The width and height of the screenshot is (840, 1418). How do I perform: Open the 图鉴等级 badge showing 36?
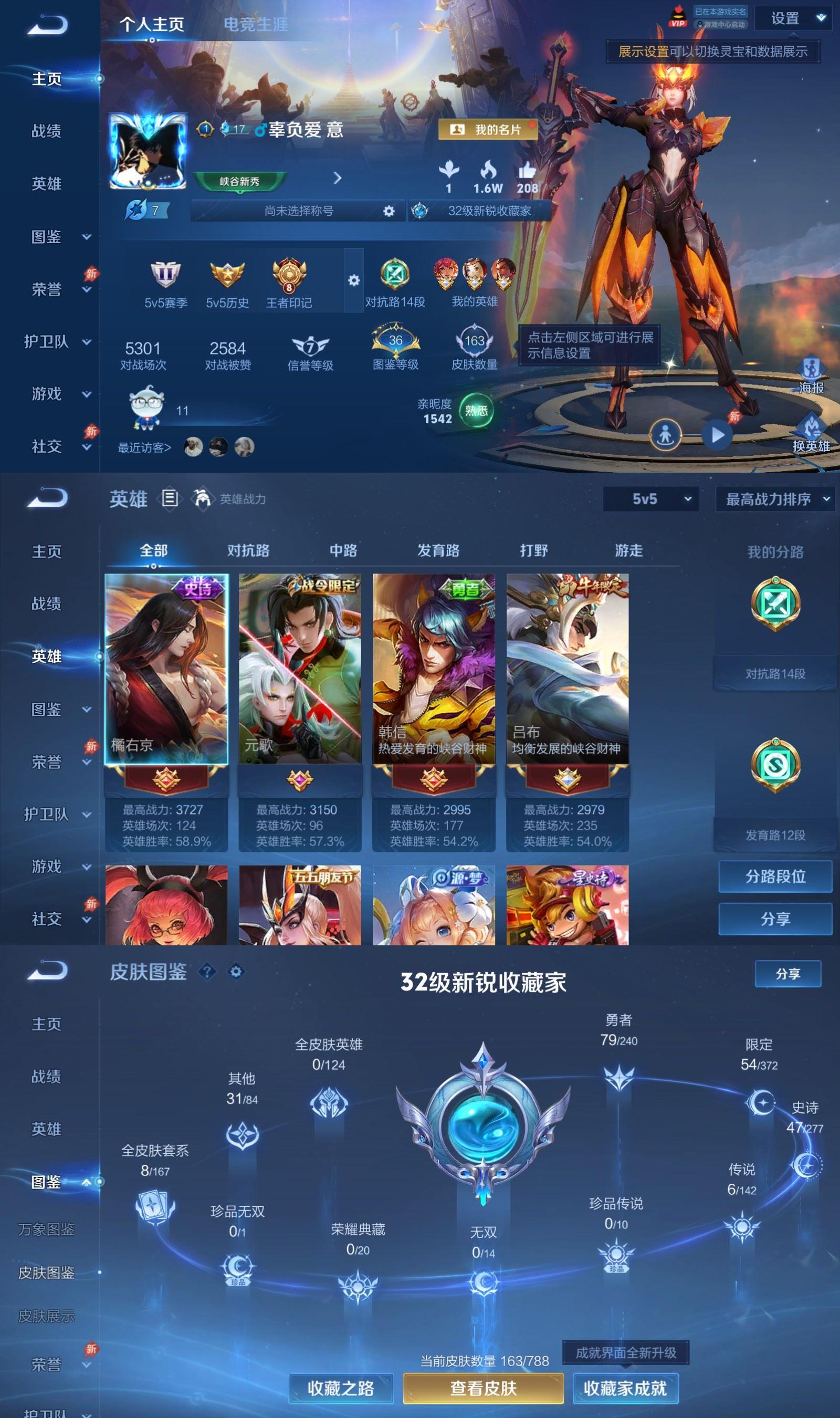click(396, 339)
